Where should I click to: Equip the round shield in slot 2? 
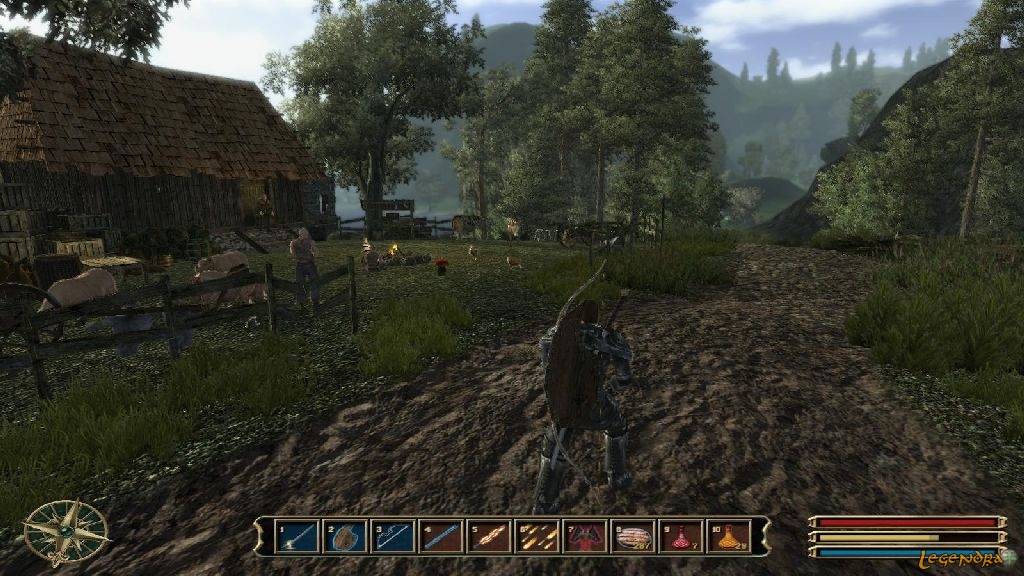[x=345, y=537]
